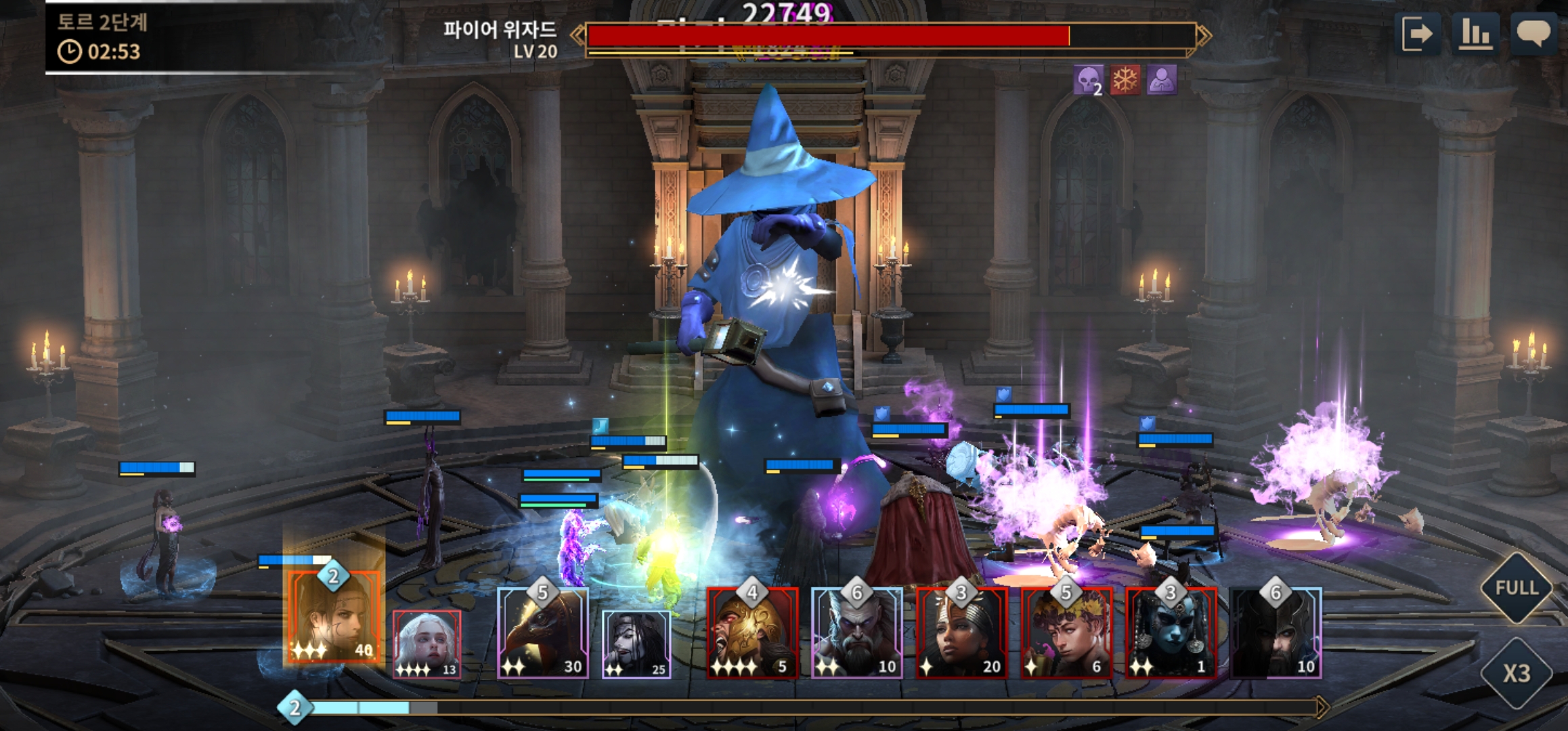Choose the grey-bearded old man card
Viewport: 1568px width, 731px height.
[856, 633]
